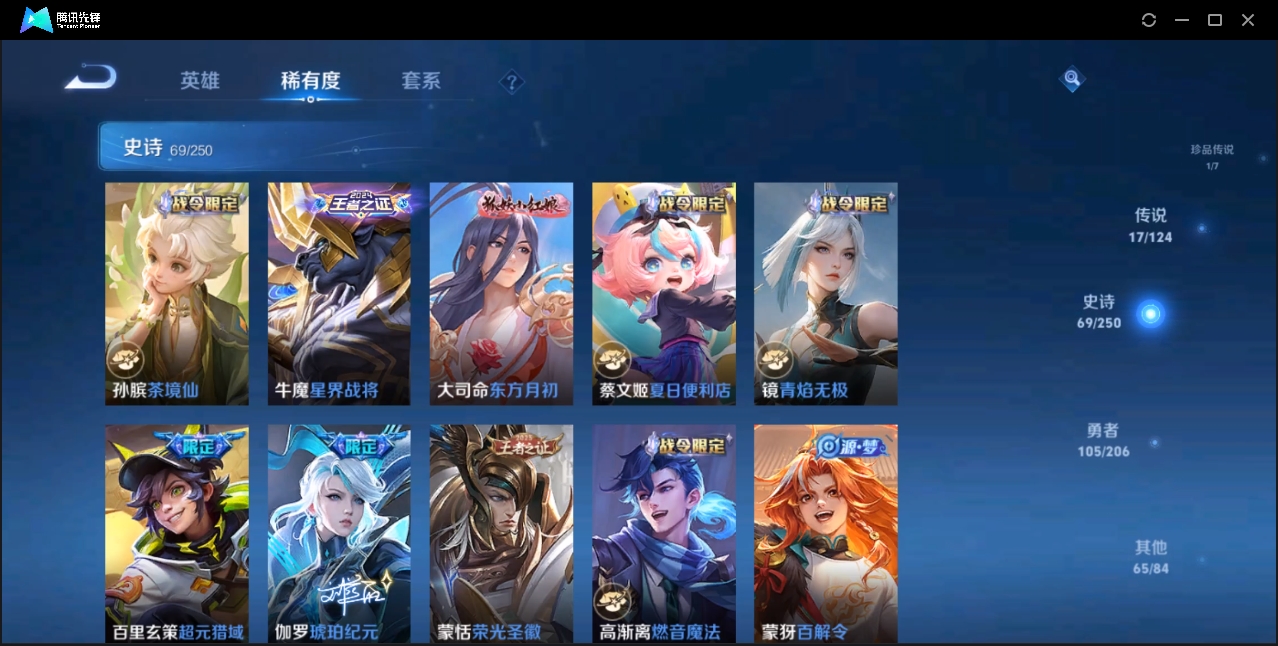This screenshot has width=1278, height=646.
Task: Switch to the 英雄 tab
Action: 200,81
